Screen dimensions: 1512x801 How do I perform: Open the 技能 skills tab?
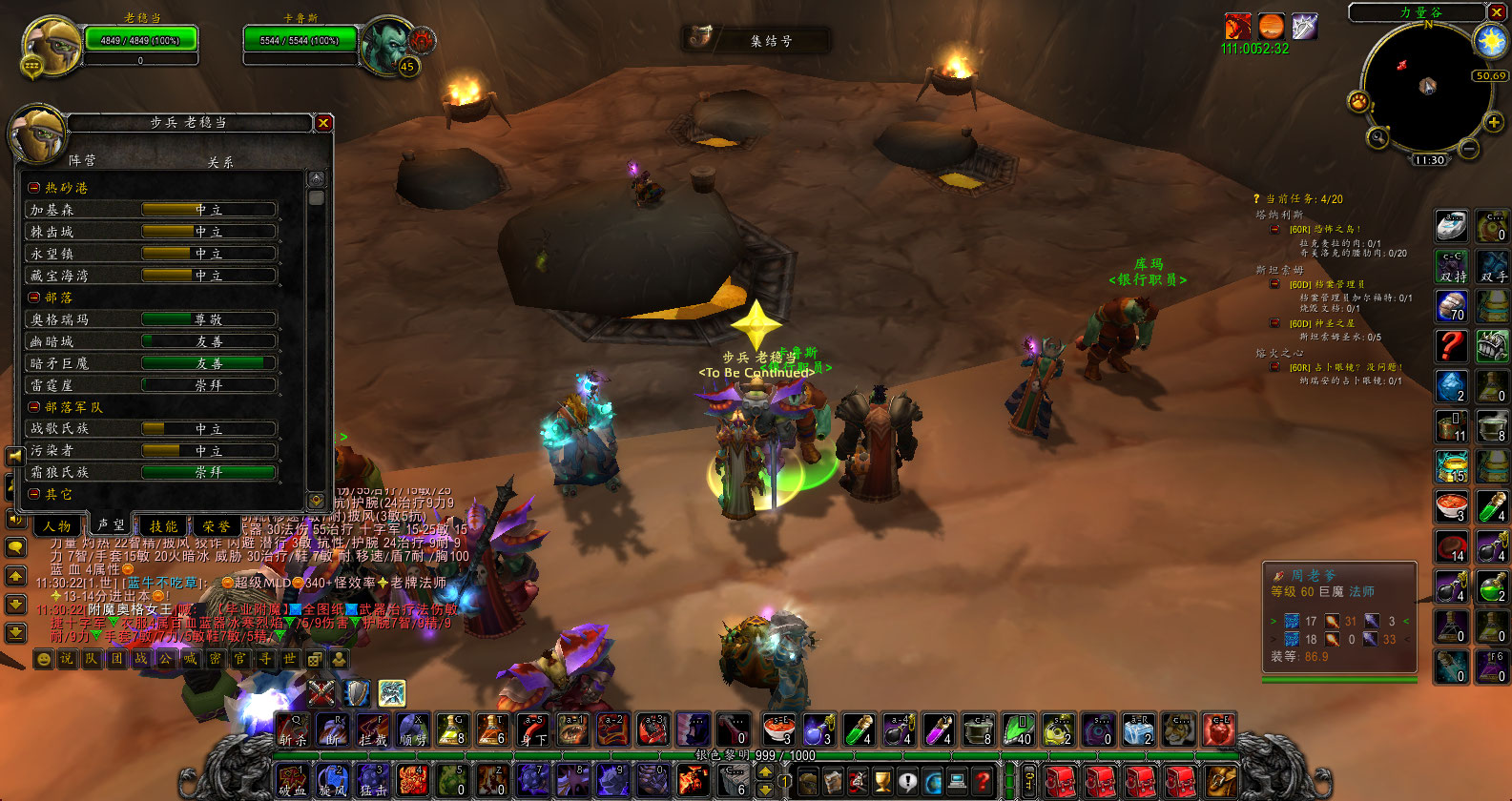point(163,525)
